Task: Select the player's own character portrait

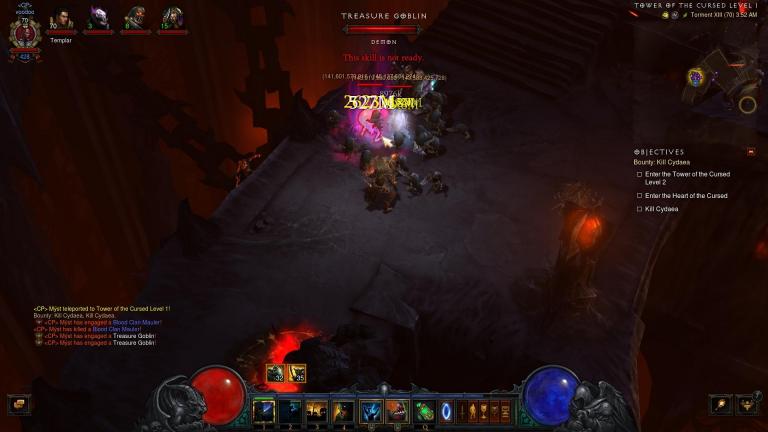Action: [24, 33]
